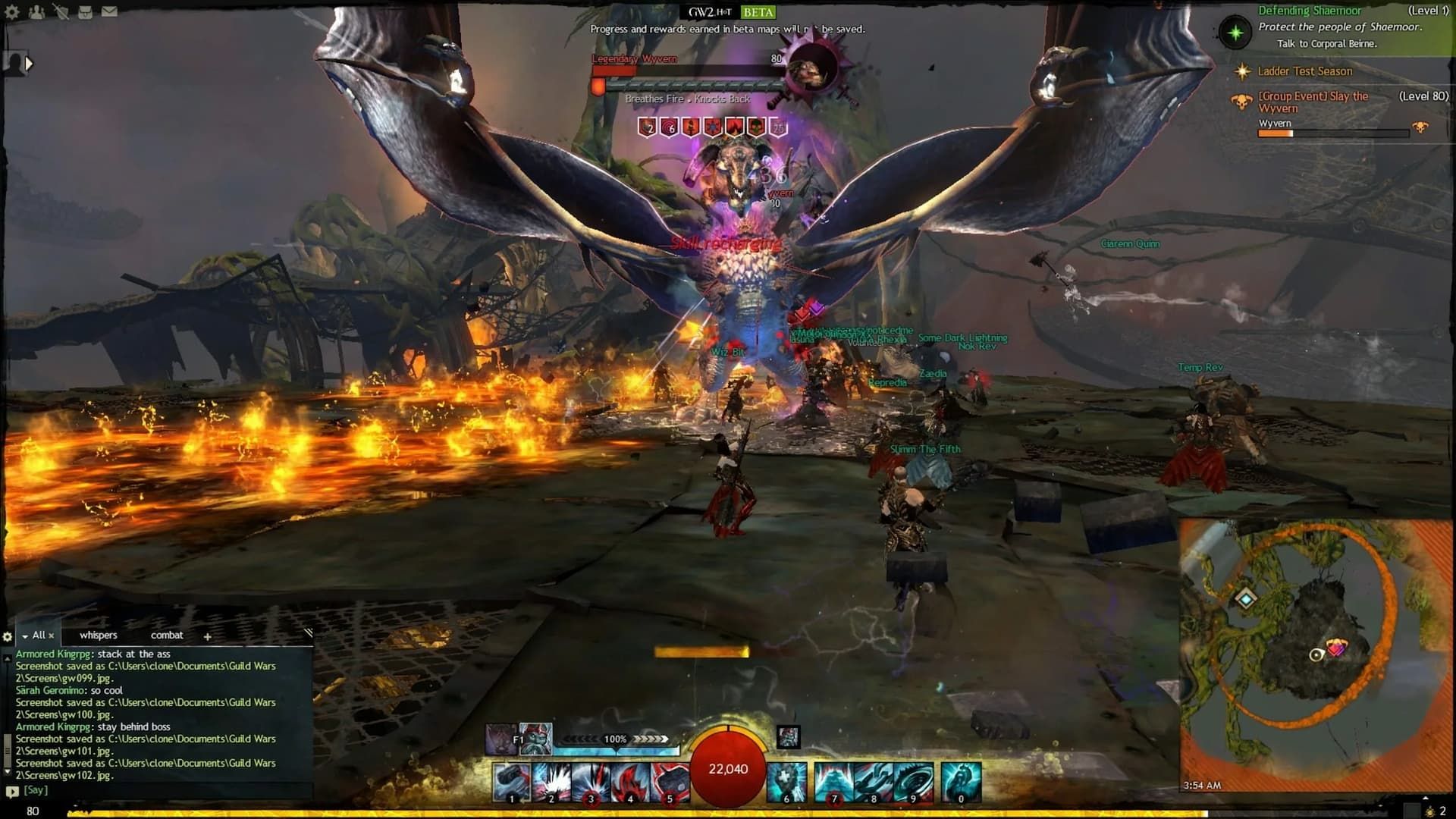
Task: Open the game options gear icon
Action: click(11, 12)
